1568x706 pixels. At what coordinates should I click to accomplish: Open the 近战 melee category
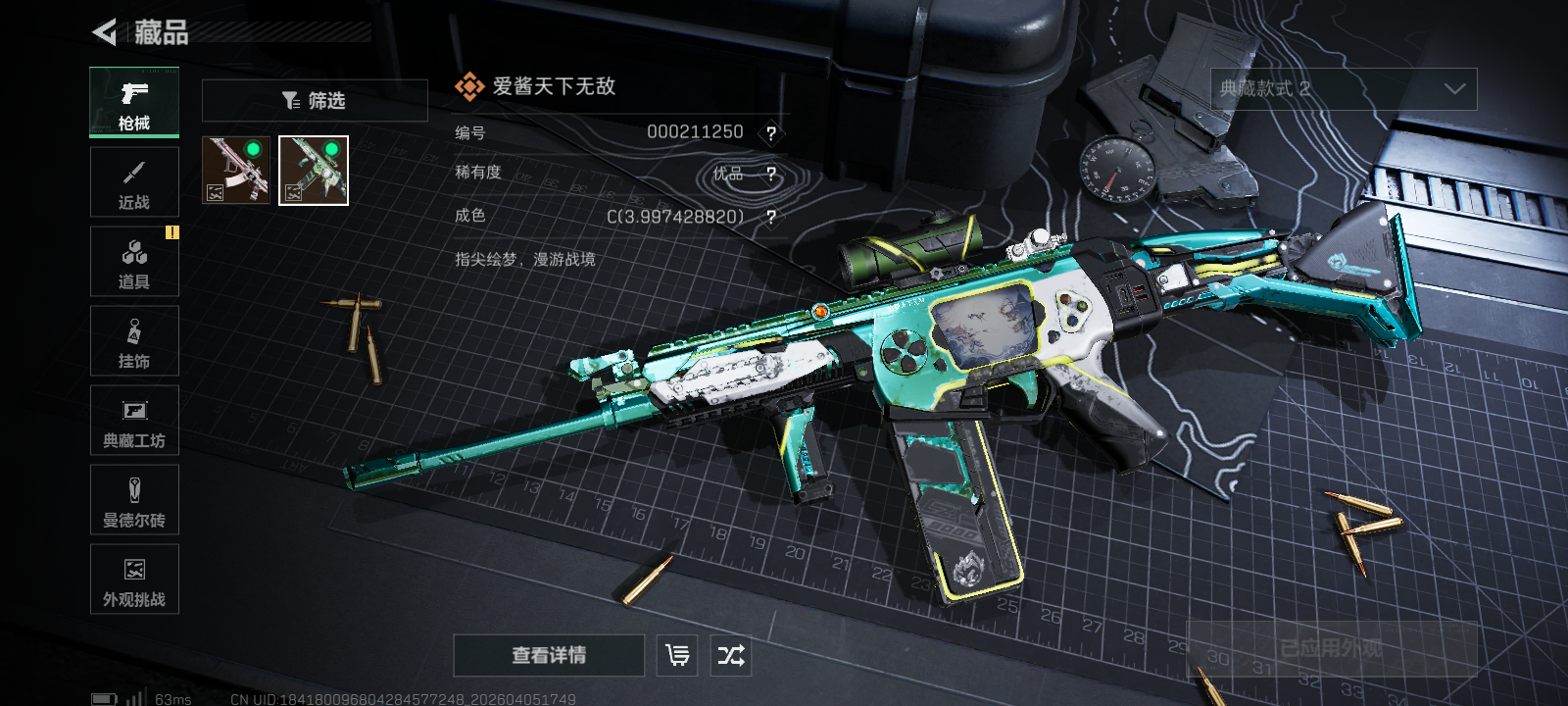[x=134, y=182]
